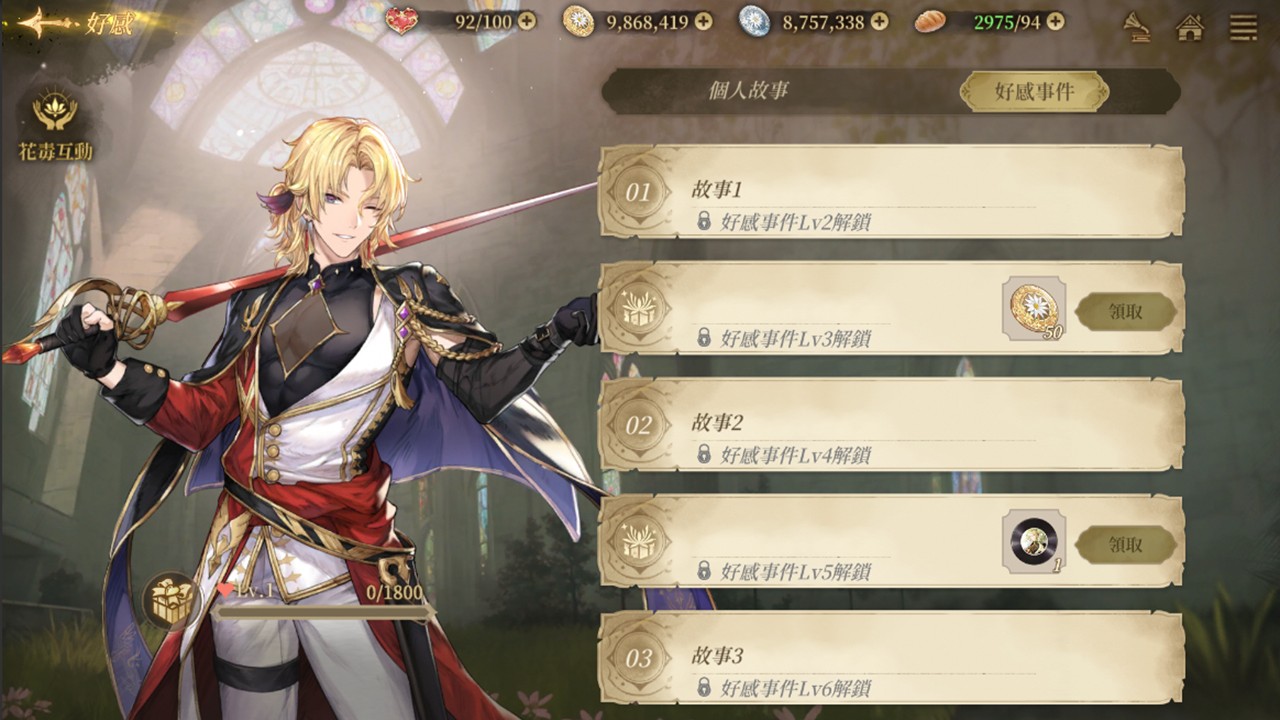Give a gift with the gift box icon
Screen dimensions: 1280x720
pyautogui.click(x=171, y=600)
